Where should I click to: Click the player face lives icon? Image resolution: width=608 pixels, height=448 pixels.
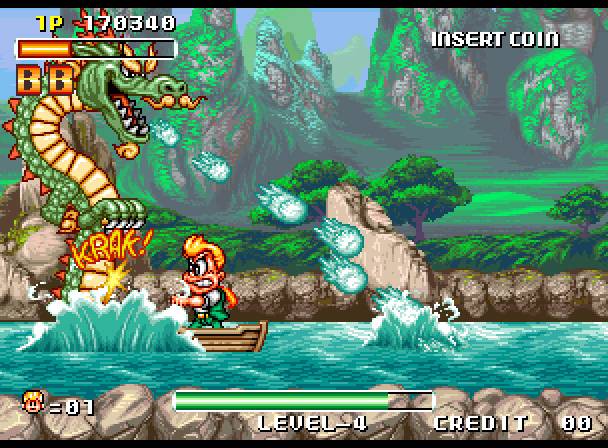coord(32,403)
